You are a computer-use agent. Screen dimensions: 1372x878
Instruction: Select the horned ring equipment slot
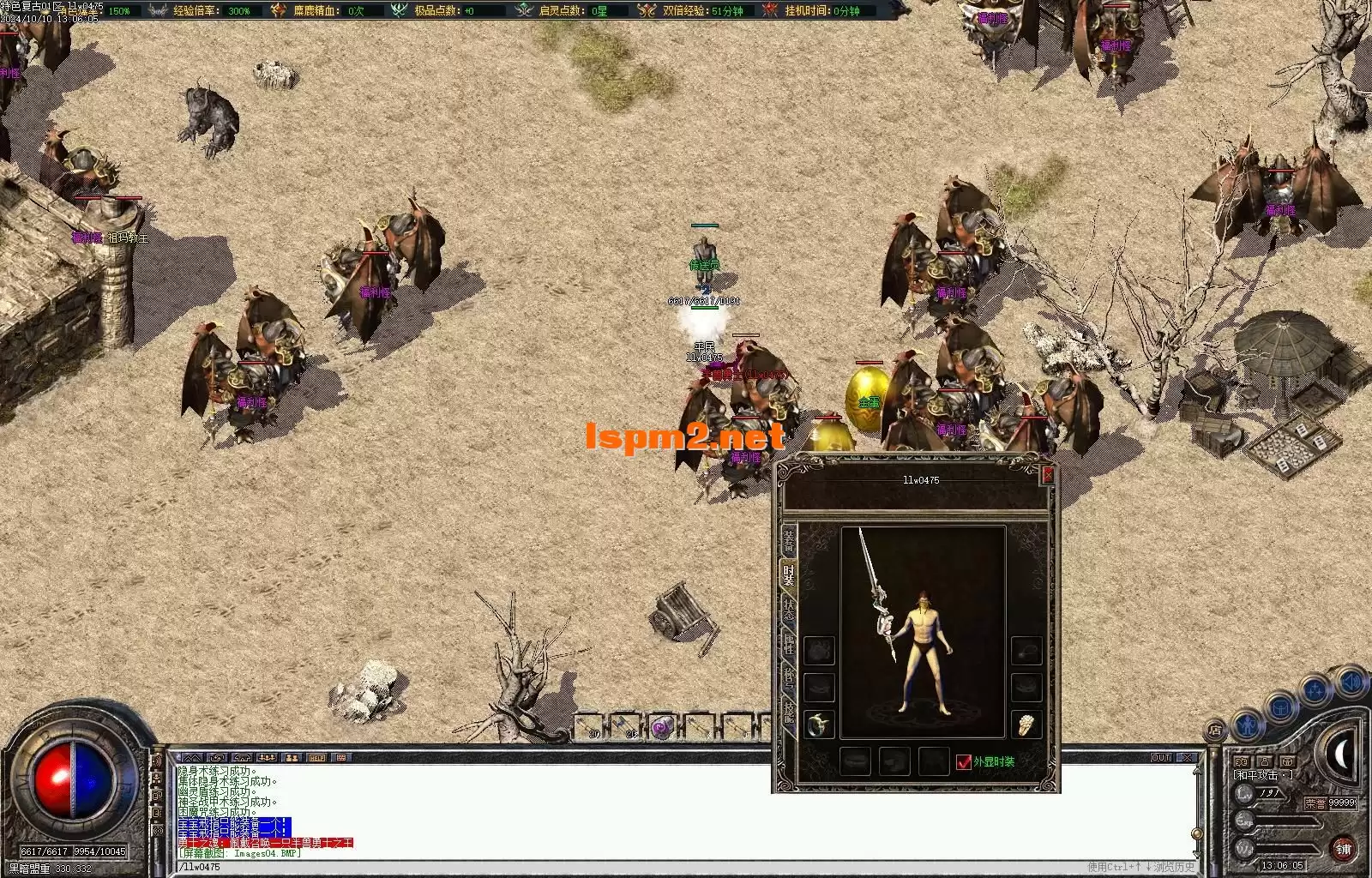click(820, 725)
